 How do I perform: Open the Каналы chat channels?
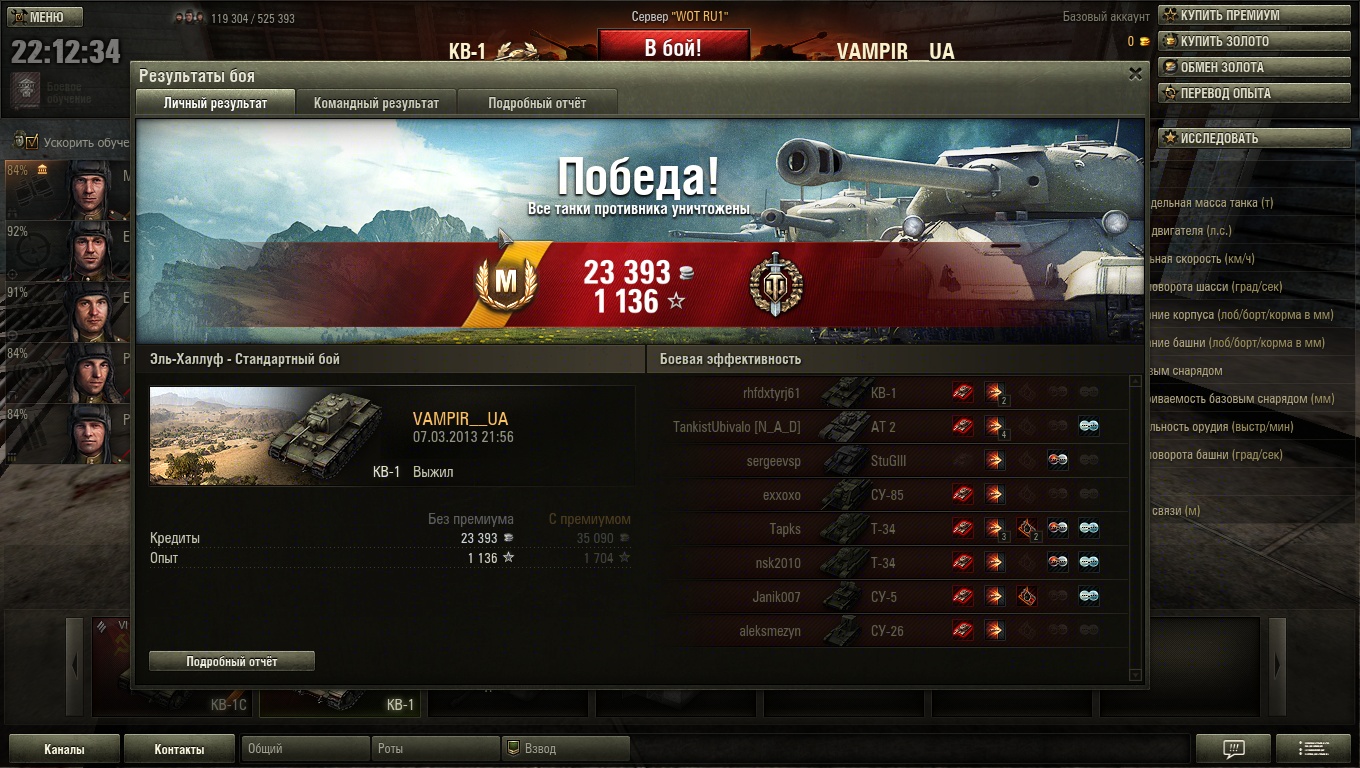pos(64,749)
